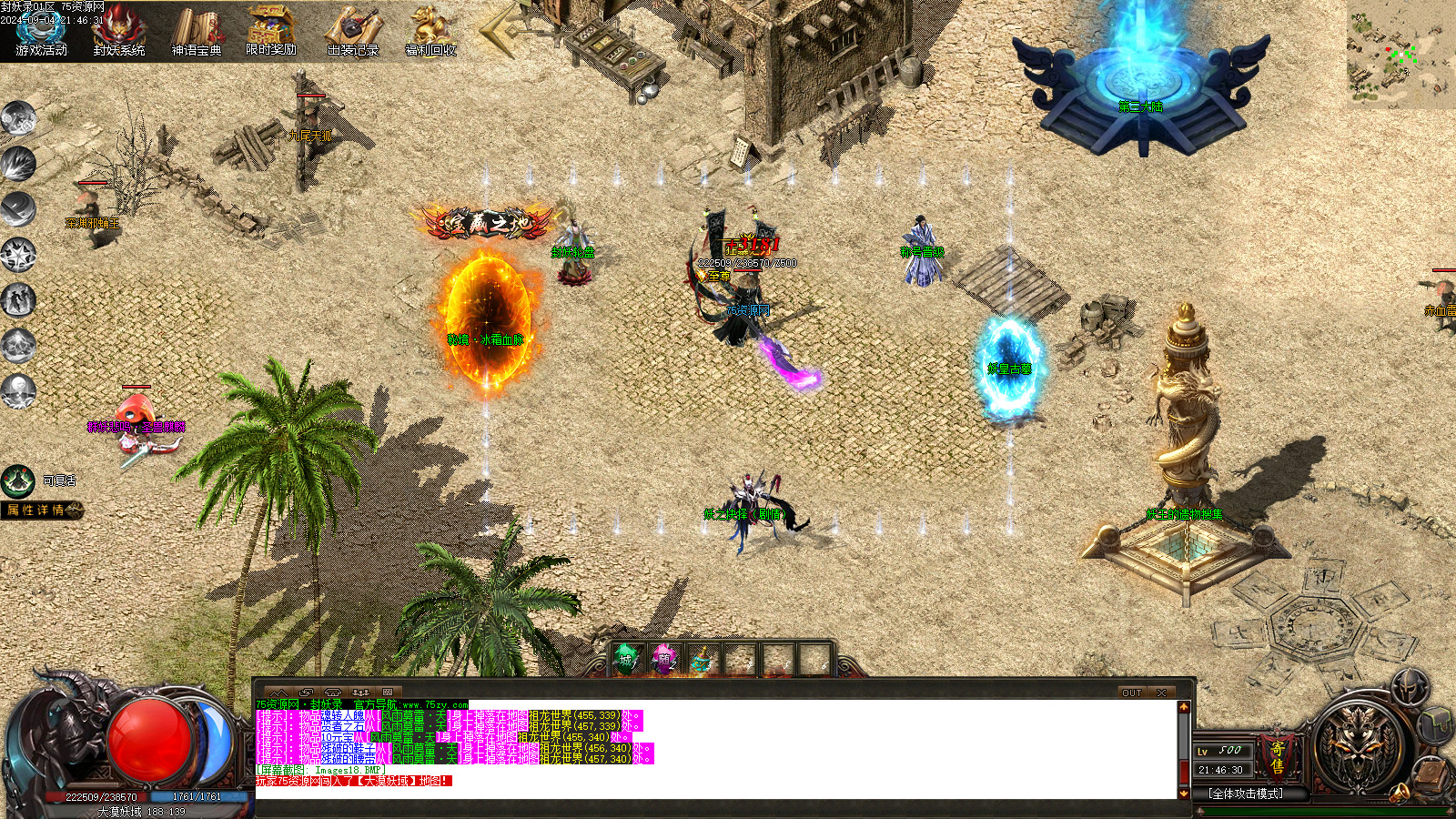Click the minimap in the corner

pyautogui.click(x=1400, y=53)
